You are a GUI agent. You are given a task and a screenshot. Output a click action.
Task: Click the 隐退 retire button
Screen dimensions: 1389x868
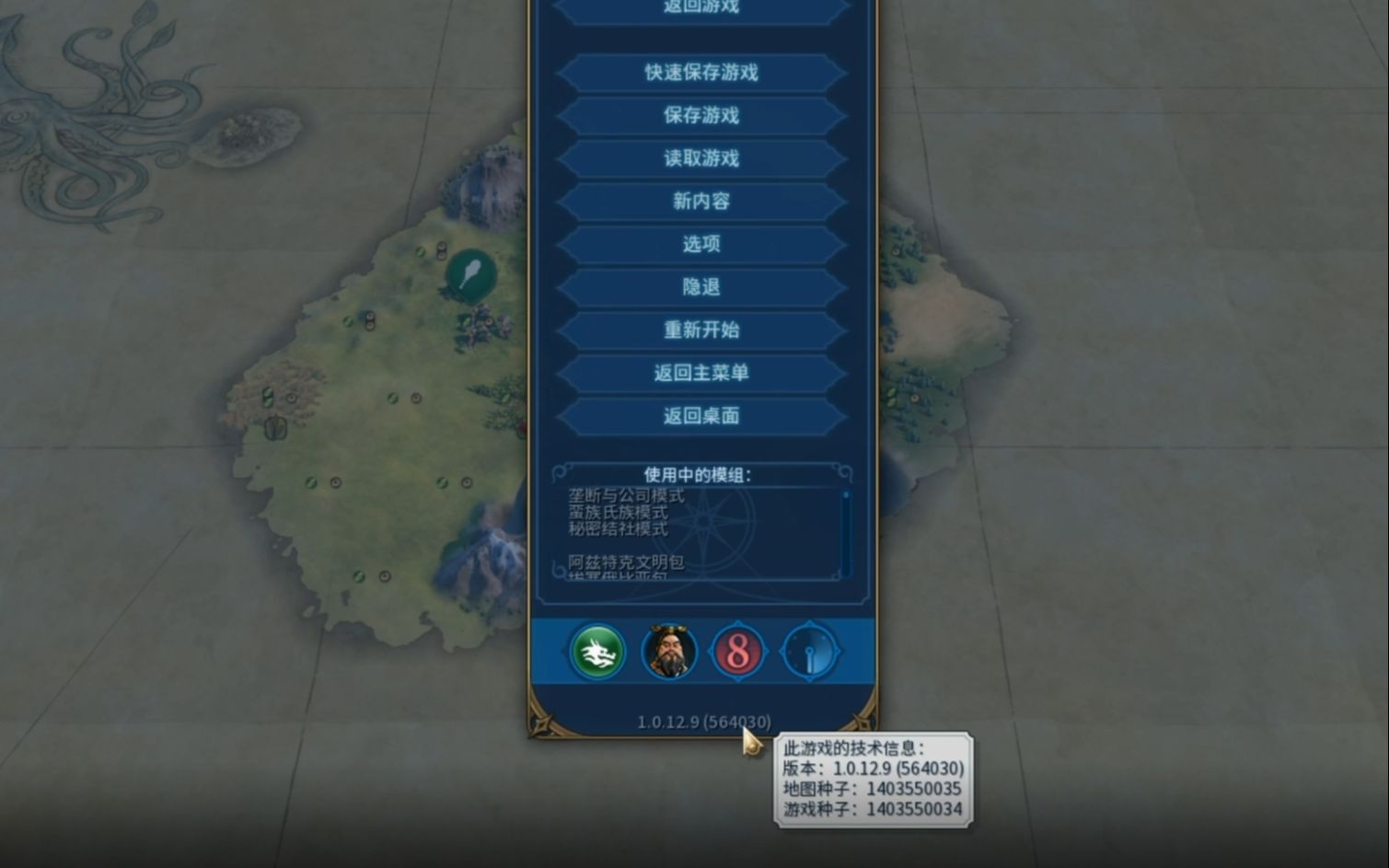(x=703, y=287)
